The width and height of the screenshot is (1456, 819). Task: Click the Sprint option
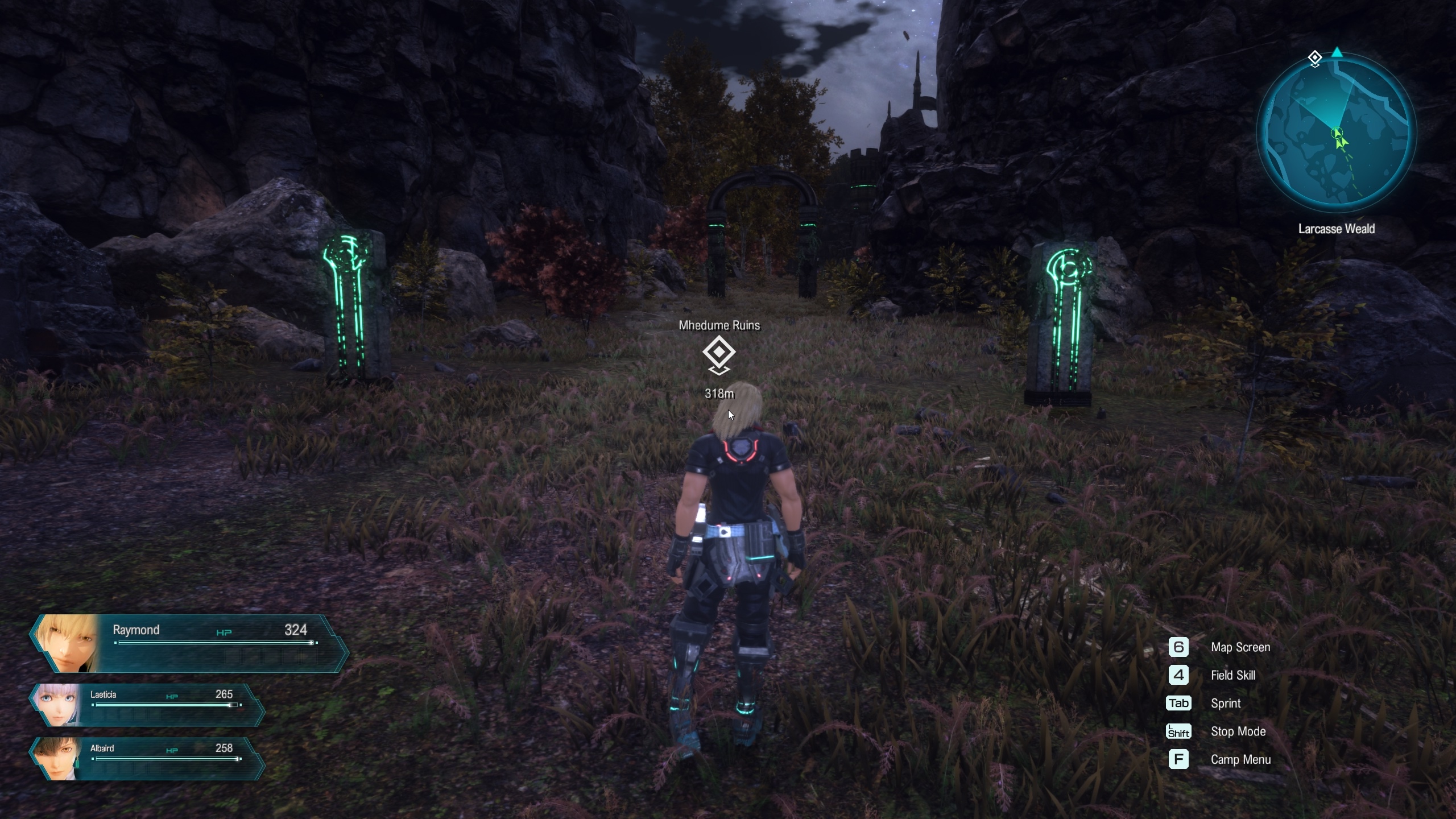coord(1225,704)
